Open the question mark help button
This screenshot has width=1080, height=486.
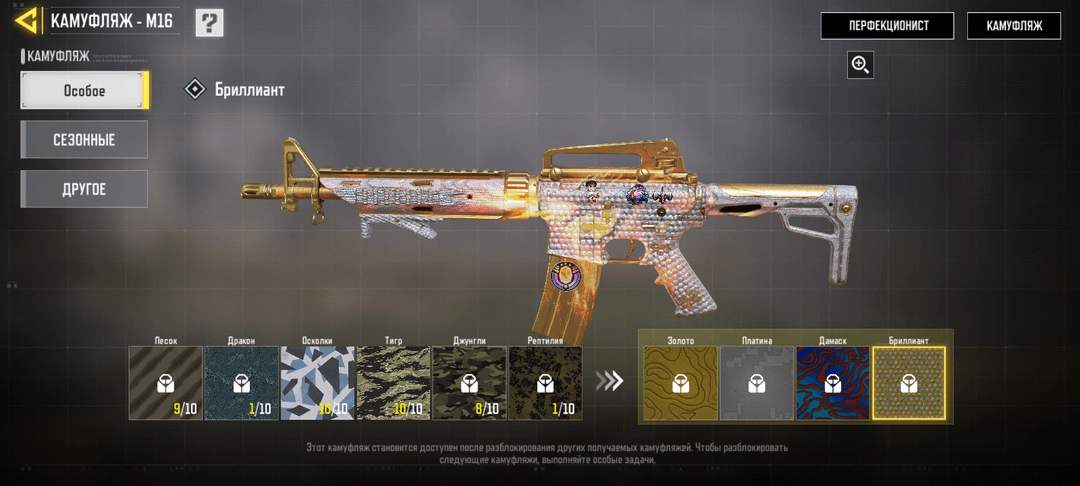tap(209, 22)
